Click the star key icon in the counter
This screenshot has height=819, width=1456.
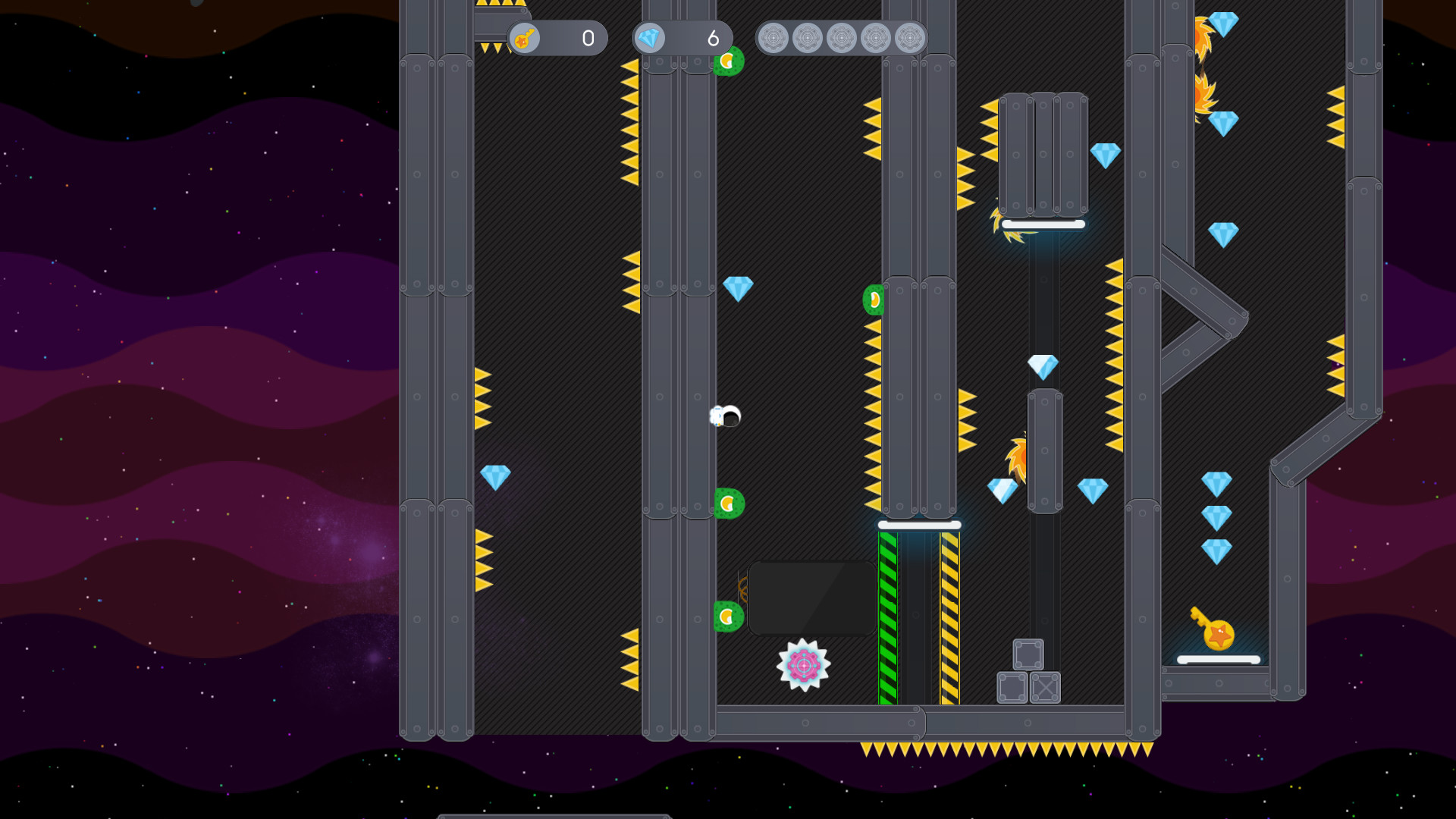(x=526, y=39)
